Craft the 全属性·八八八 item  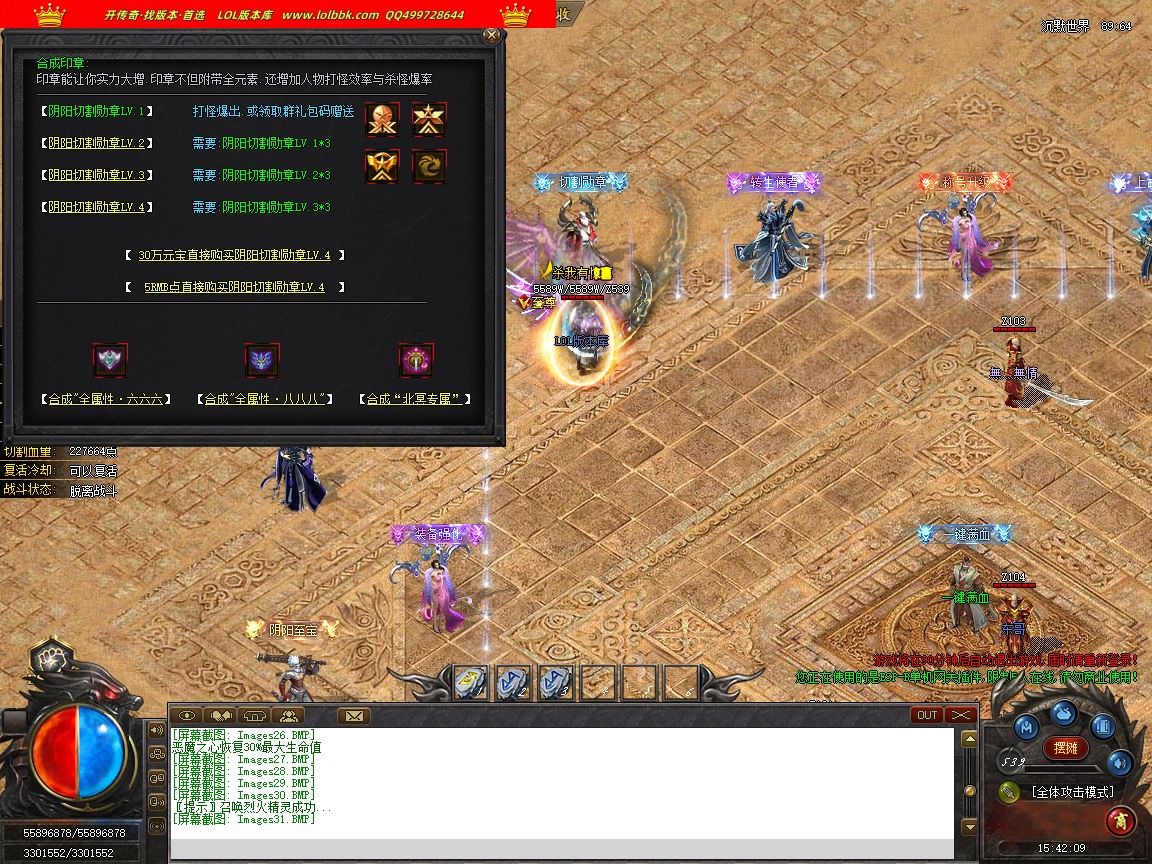[262, 399]
